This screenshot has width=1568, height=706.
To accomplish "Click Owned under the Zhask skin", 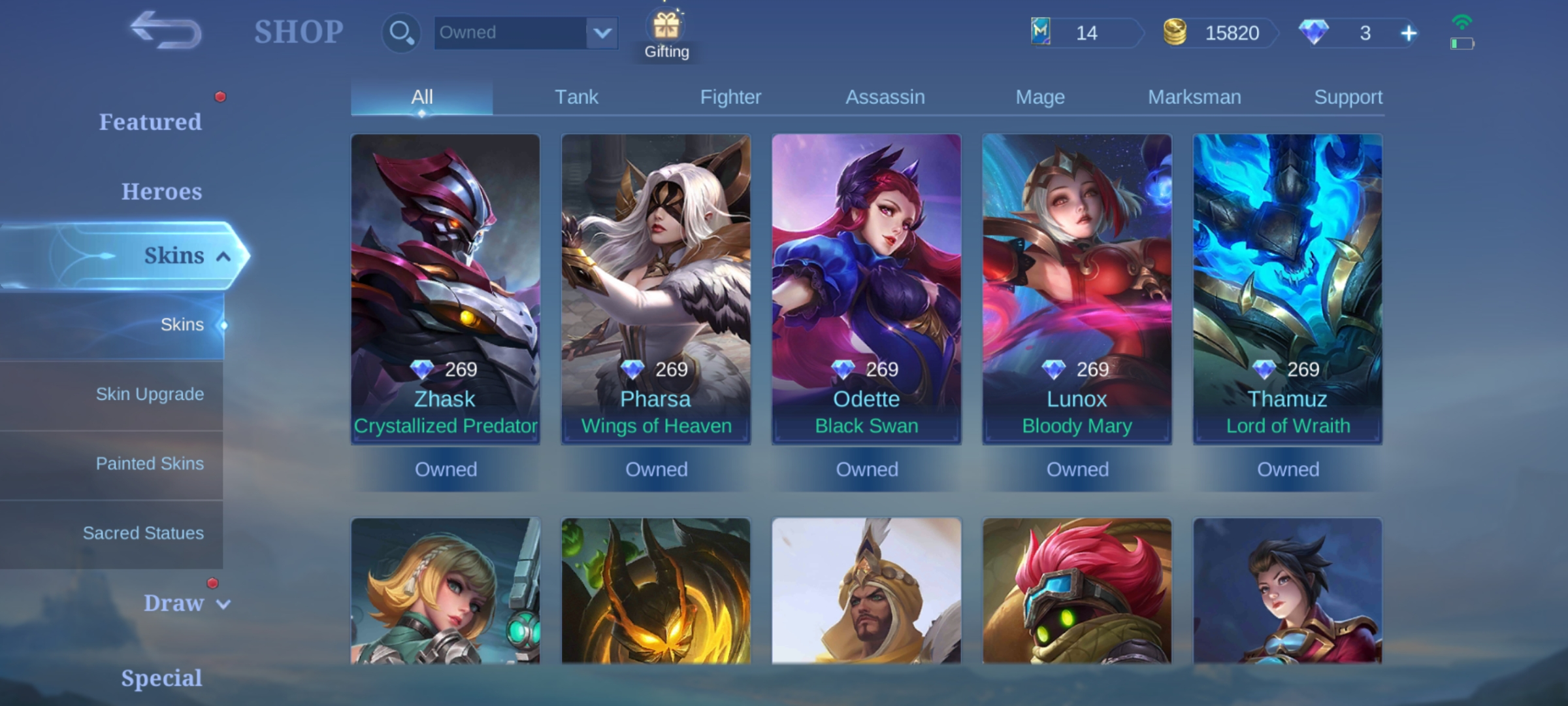I will tap(446, 469).
